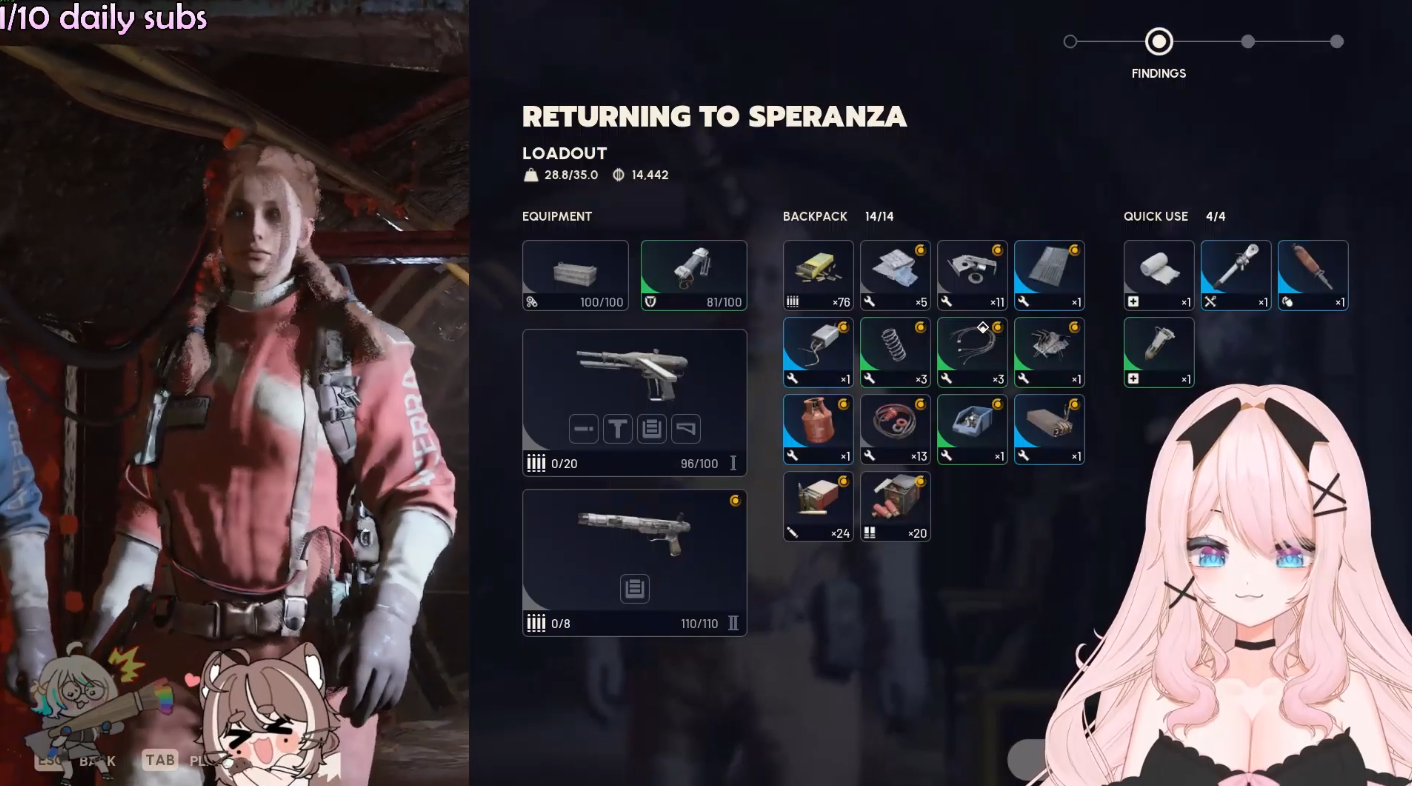Click the stock attachment slot on first weapon
This screenshot has height=786, width=1412.
click(x=686, y=429)
